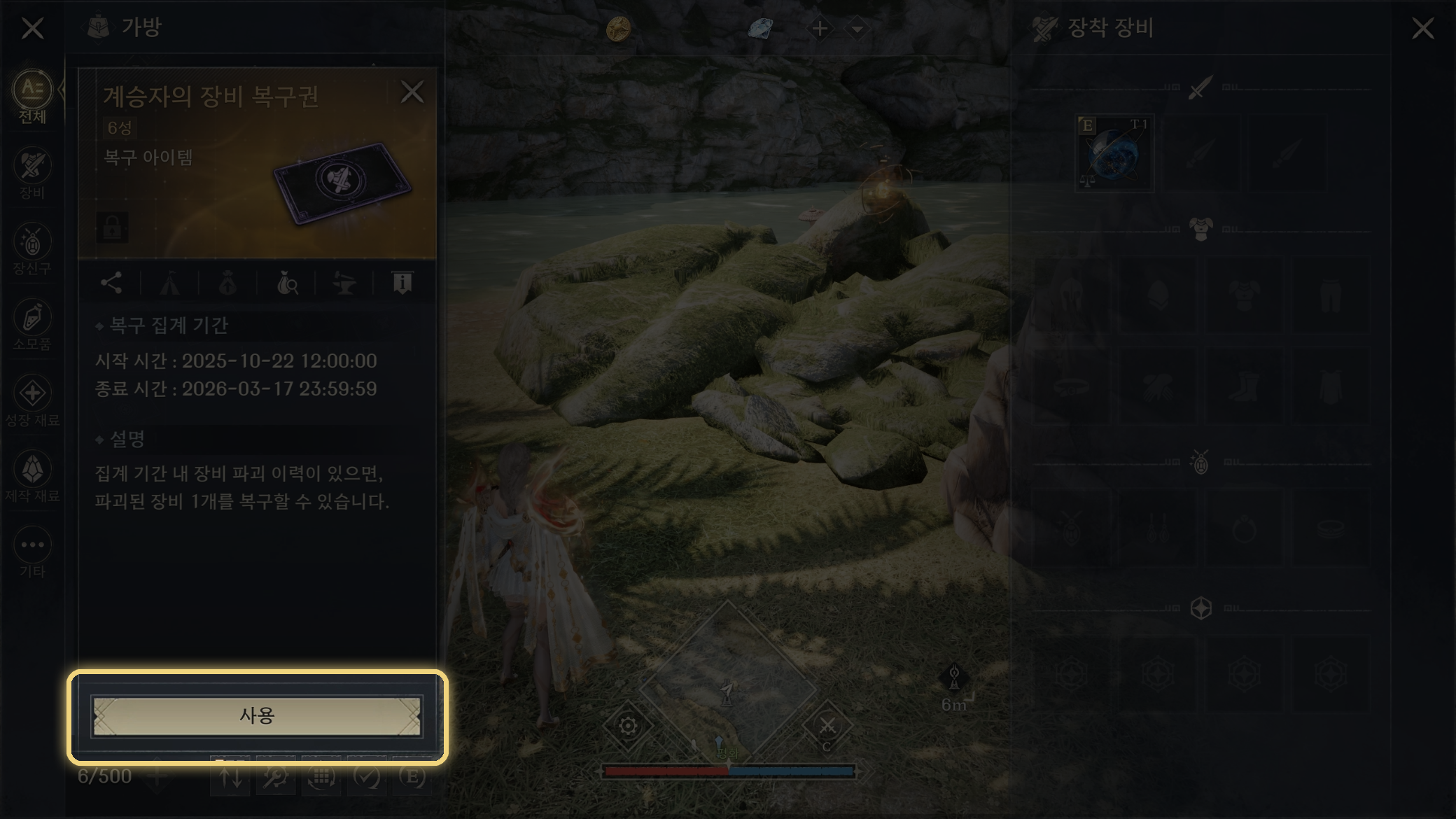Select the equipped blue orb weapon slot
The height and width of the screenshot is (819, 1456).
click(1114, 154)
